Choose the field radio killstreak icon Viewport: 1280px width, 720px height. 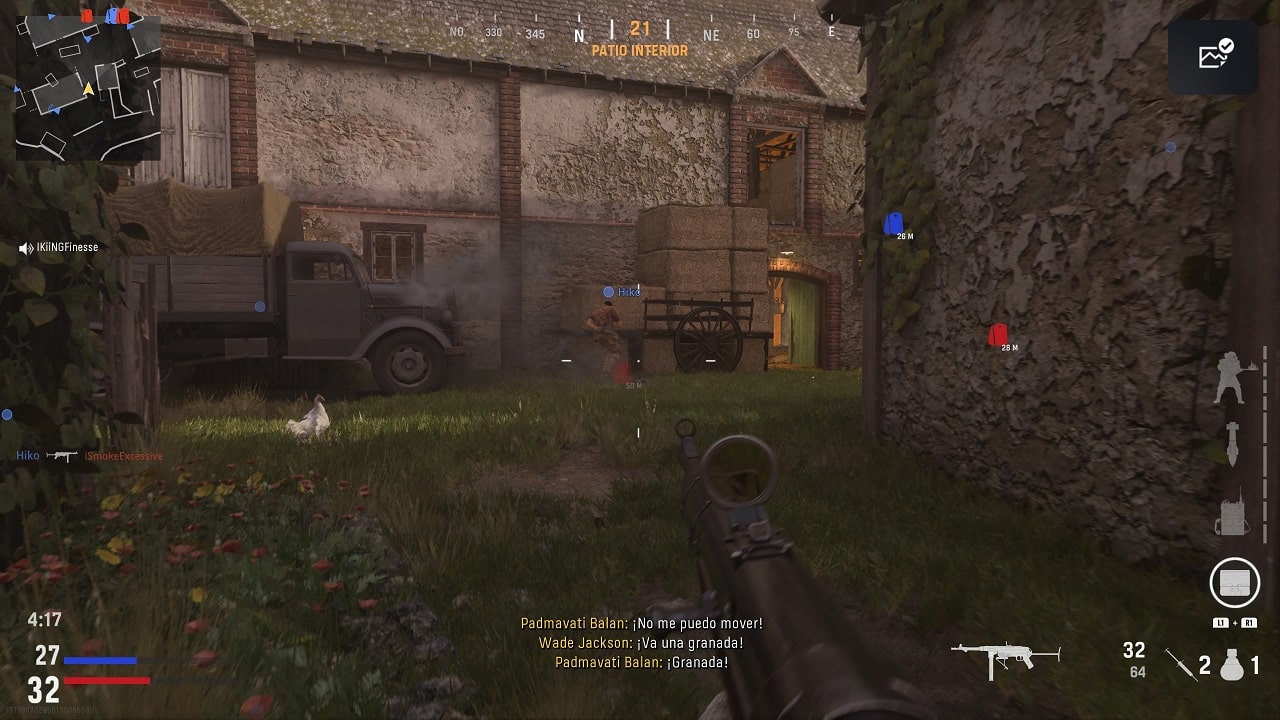1233,514
